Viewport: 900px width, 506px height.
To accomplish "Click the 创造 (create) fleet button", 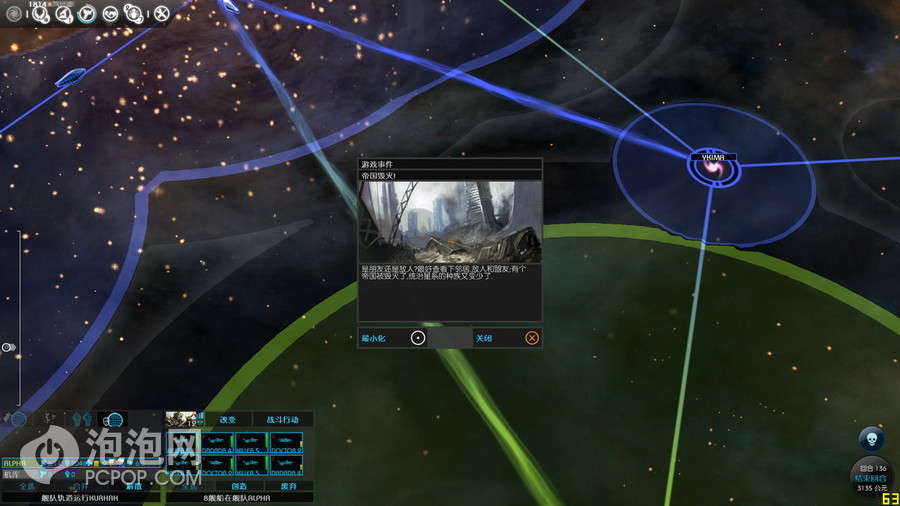I will coord(238,486).
